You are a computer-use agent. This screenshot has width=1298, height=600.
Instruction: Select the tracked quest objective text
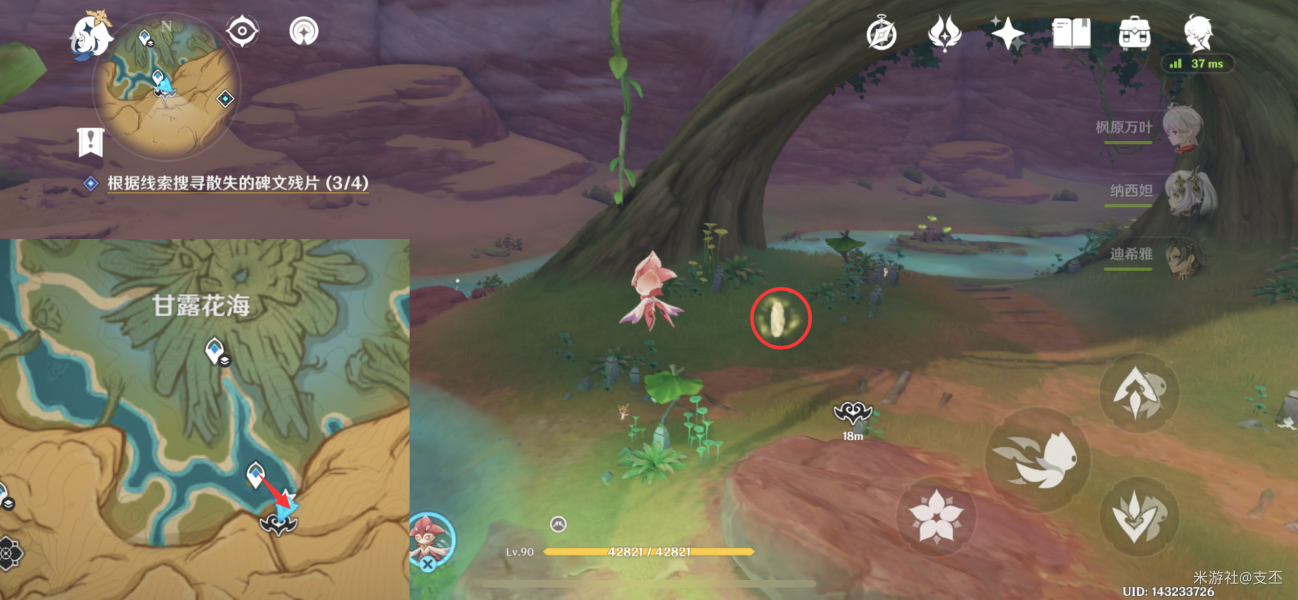[x=238, y=182]
